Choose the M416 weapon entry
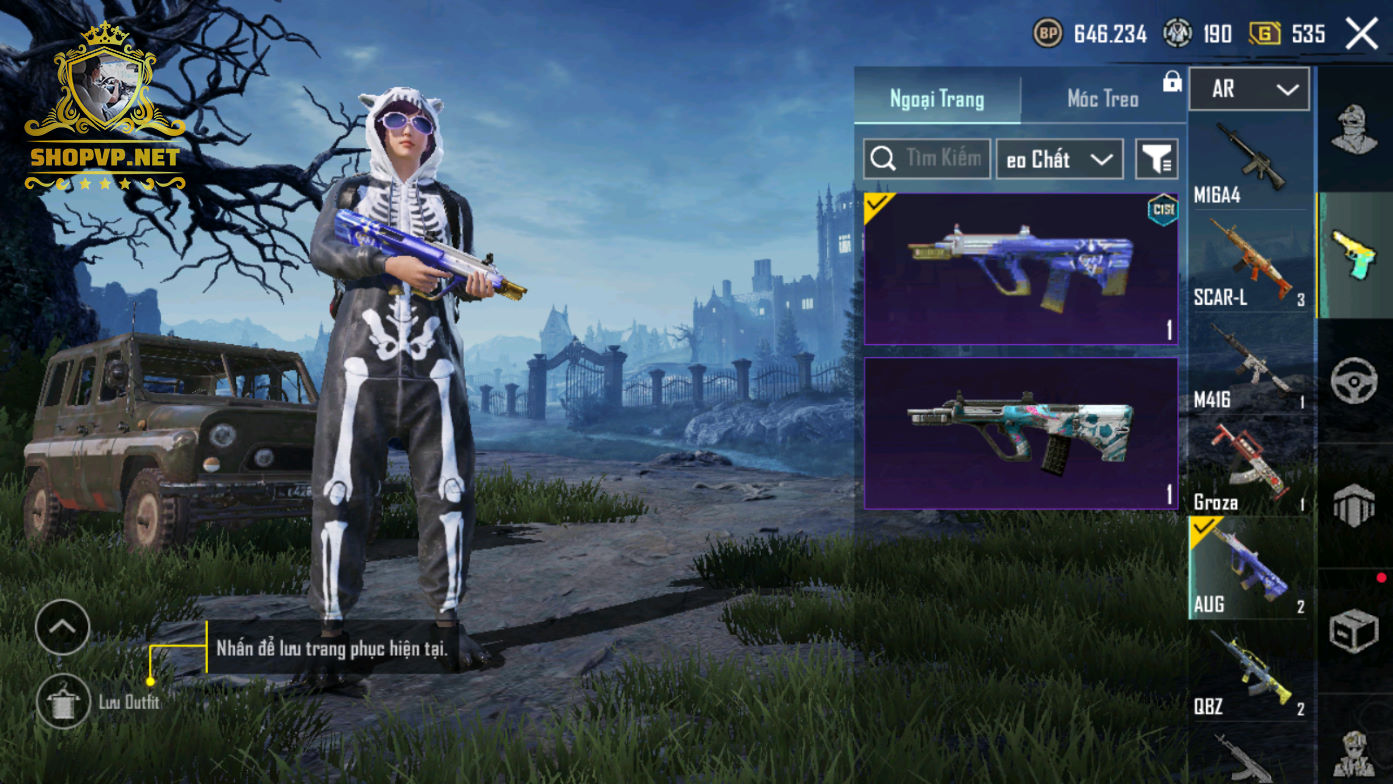This screenshot has height=784, width=1393. (x=1250, y=366)
